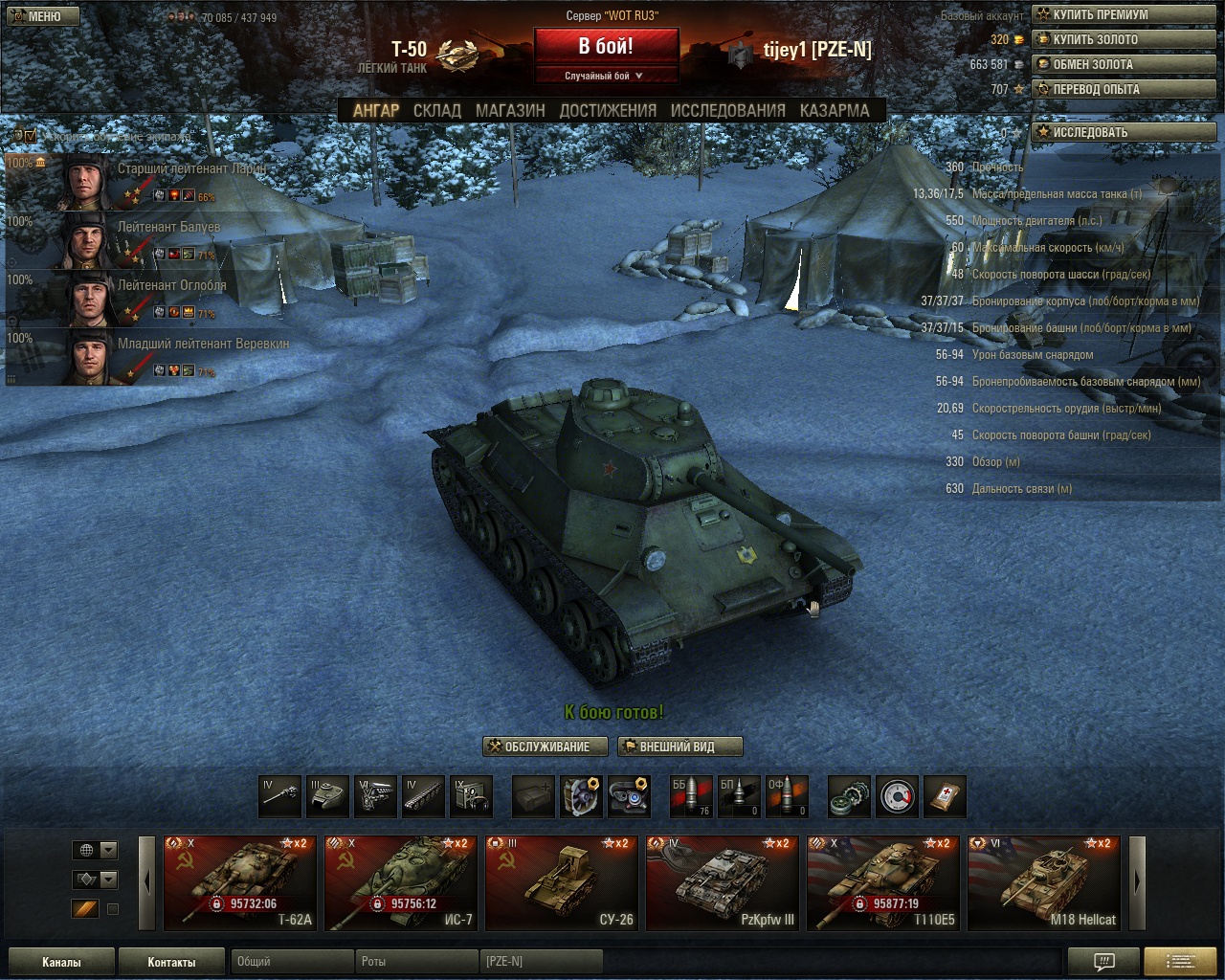Select crew member Лейтенант Балуев
The height and width of the screenshot is (980, 1225).
point(168,228)
